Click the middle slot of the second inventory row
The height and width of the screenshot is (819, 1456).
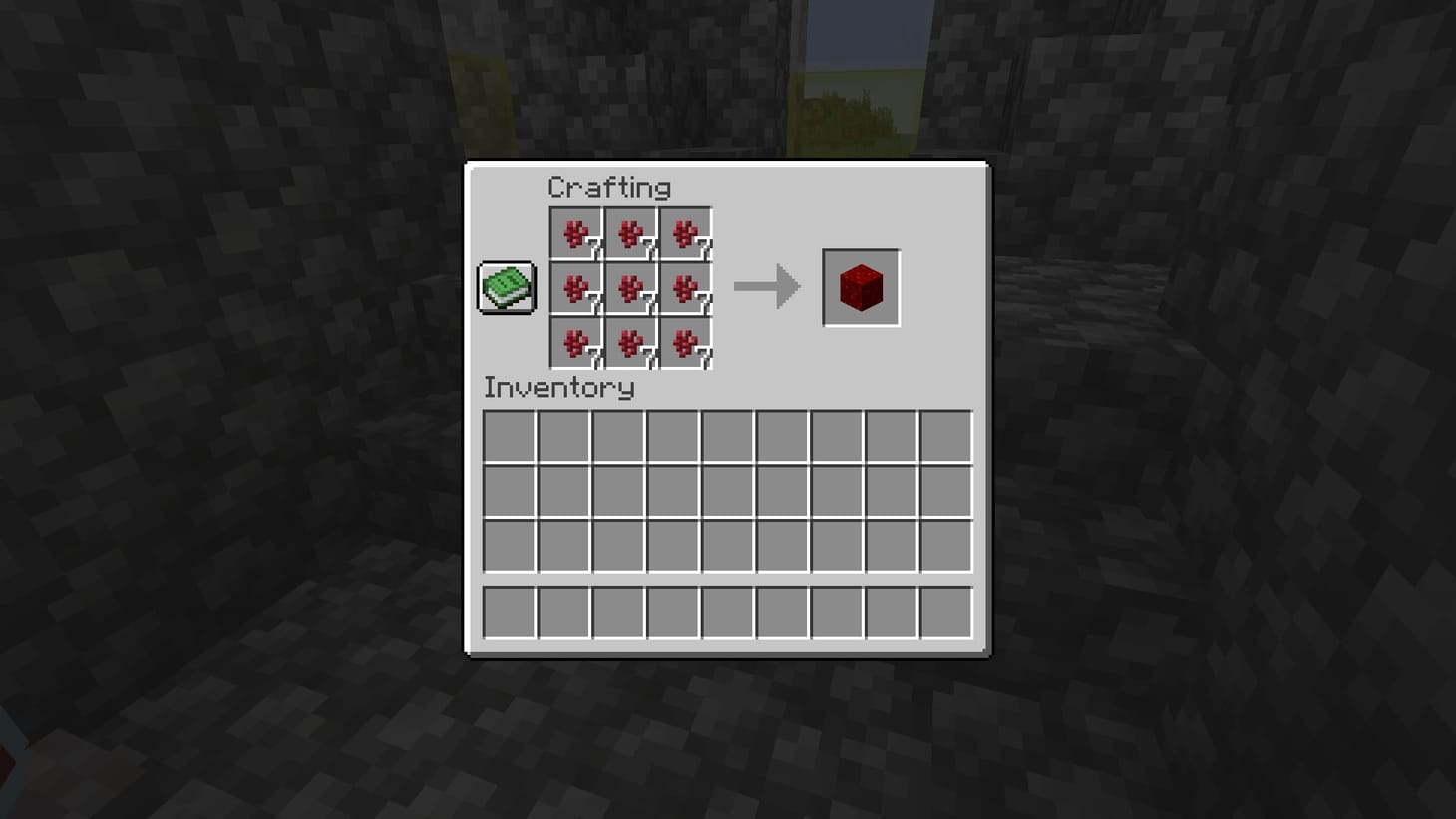click(727, 492)
